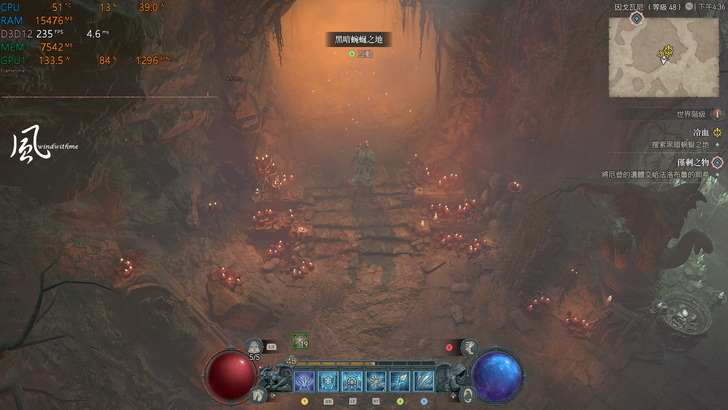Click the green buff icon above the hotbar

[300, 342]
